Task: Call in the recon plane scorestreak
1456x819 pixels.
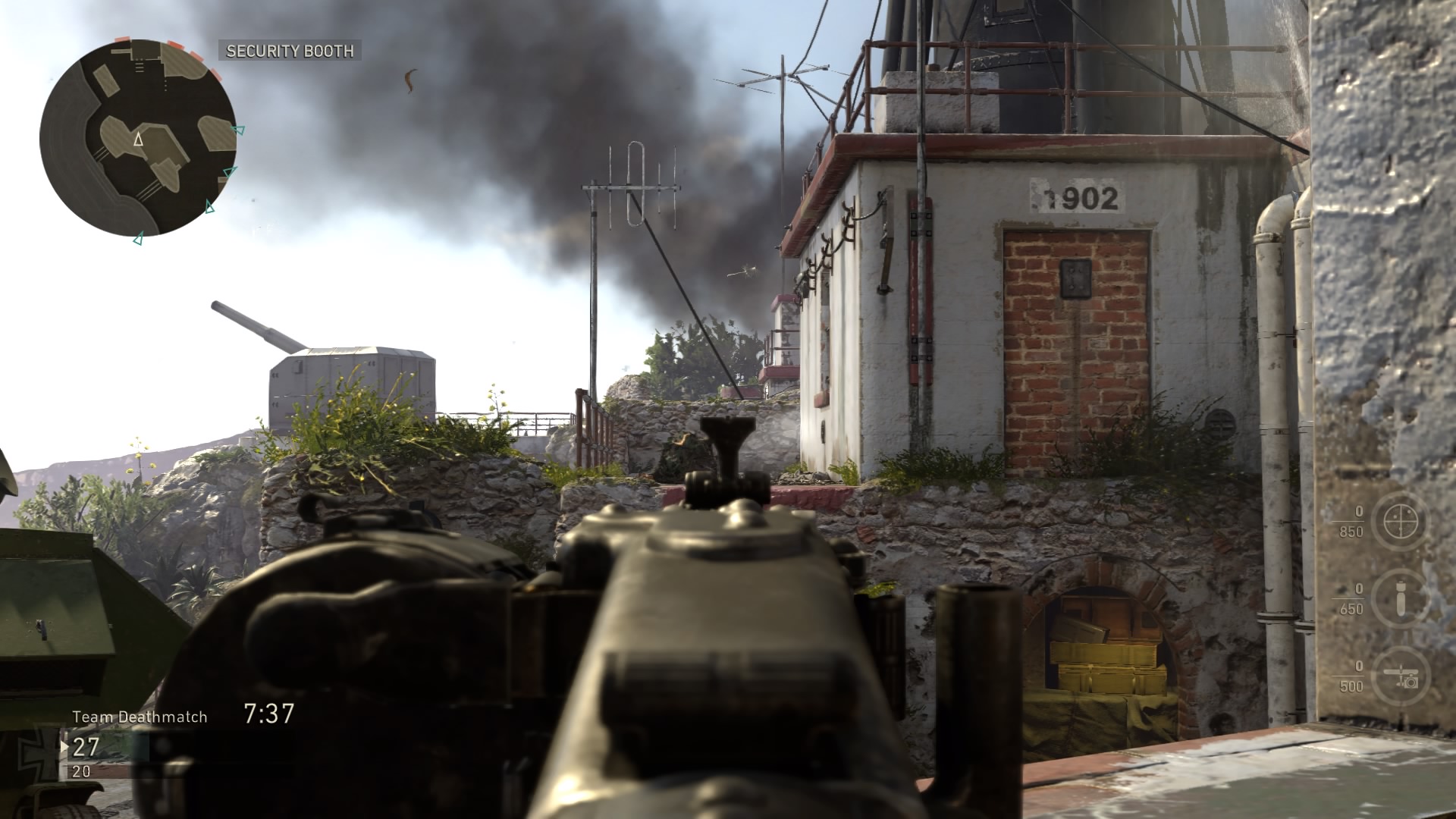Action: point(1398,676)
